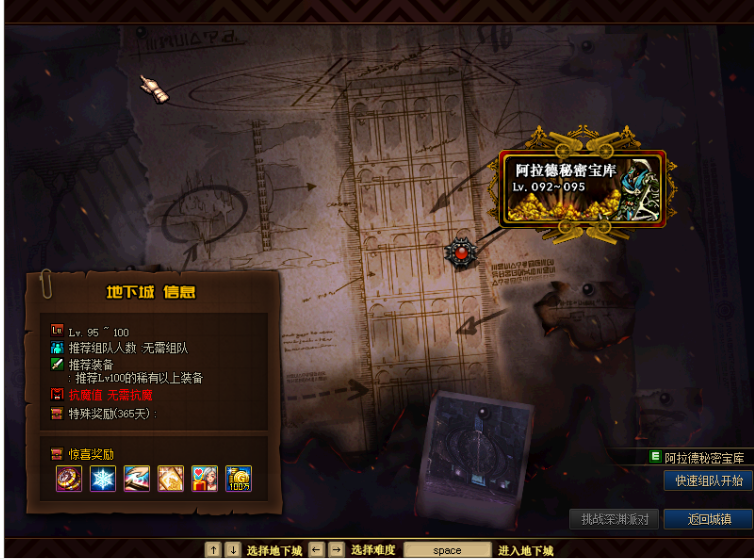Viewport: 754px width, 560px height.
Task: Inspect the roulette wheel reward icon
Action: pyautogui.click(x=69, y=478)
